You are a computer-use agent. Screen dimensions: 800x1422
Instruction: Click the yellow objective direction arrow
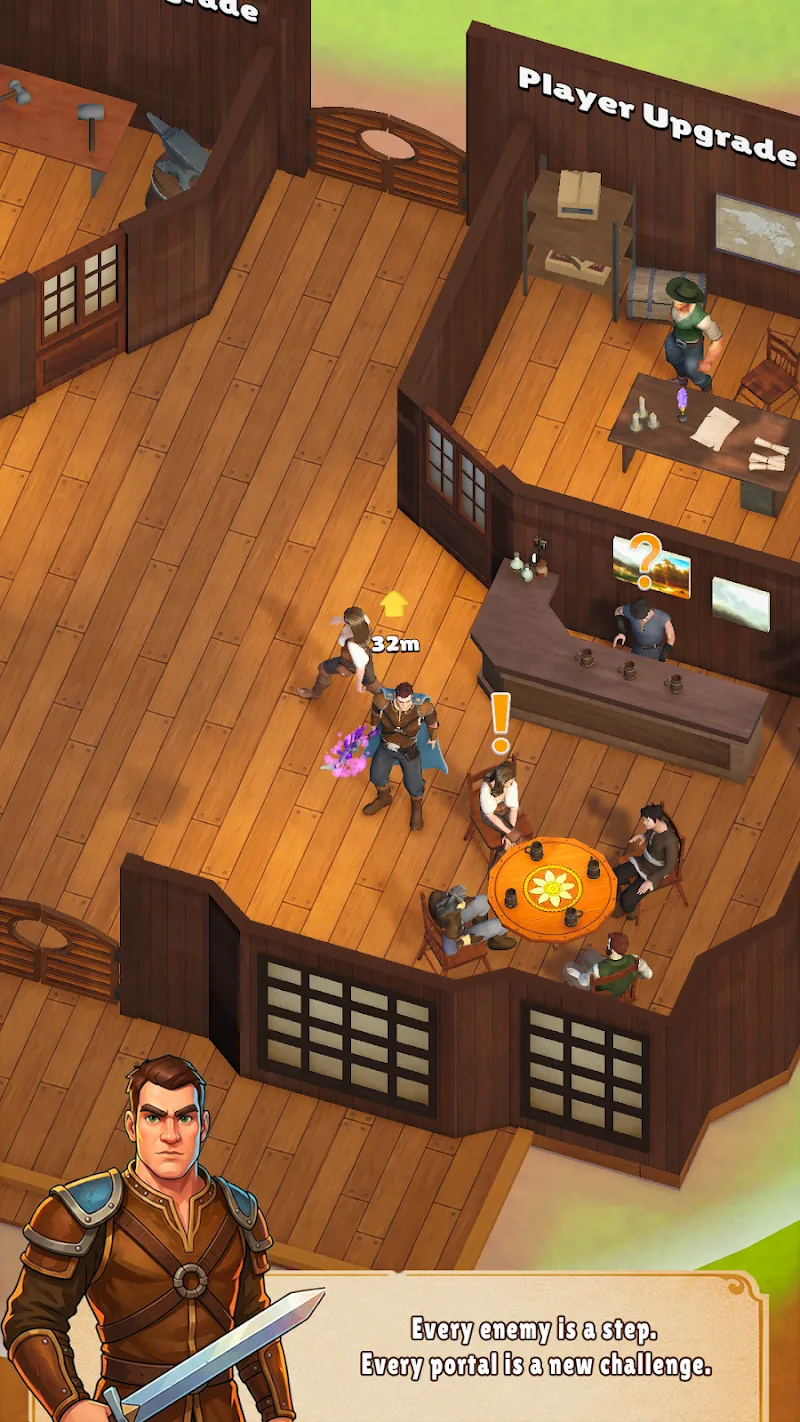coord(394,603)
